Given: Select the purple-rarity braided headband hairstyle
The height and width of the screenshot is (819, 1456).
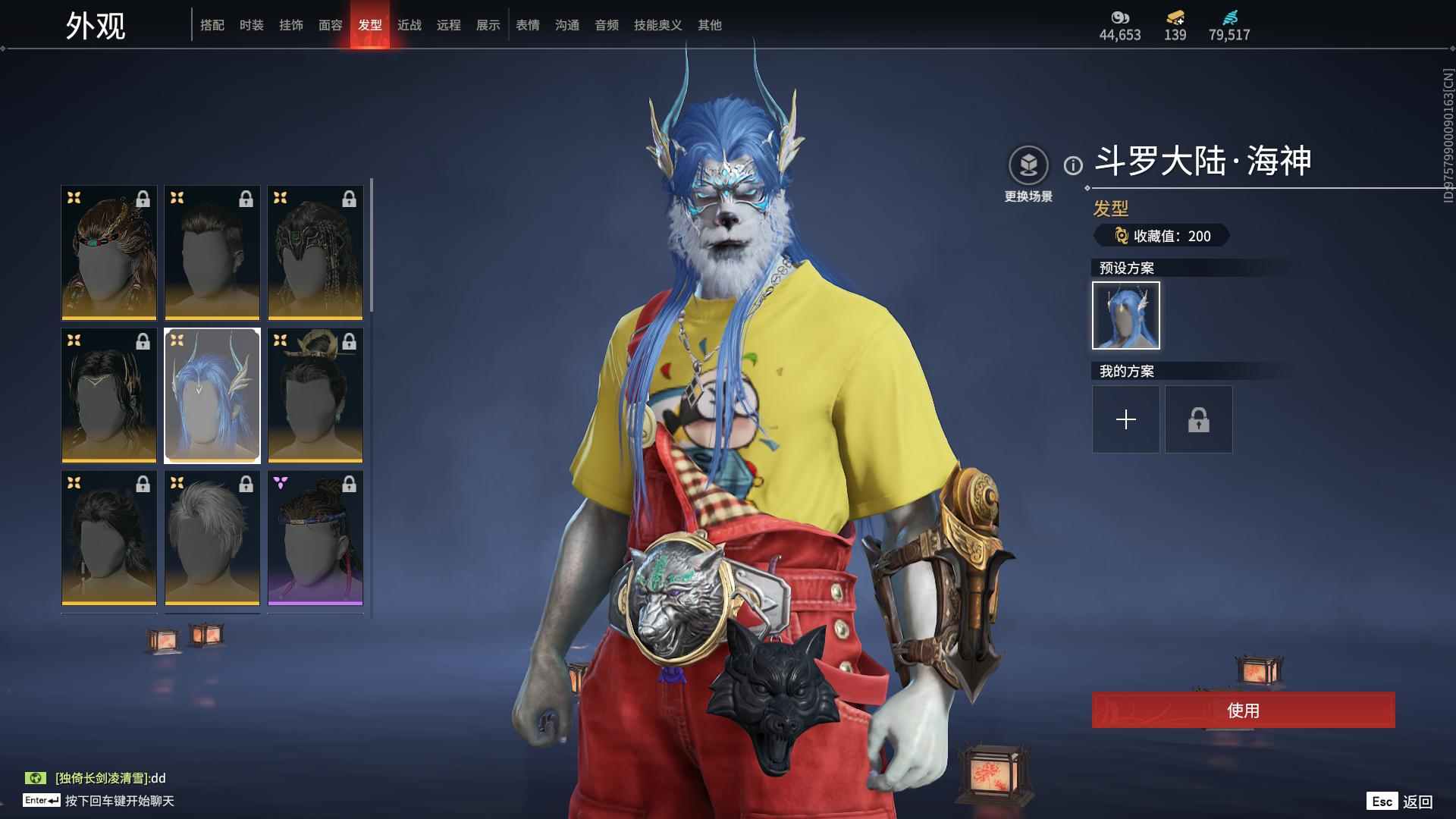Looking at the screenshot, I should tap(315, 538).
